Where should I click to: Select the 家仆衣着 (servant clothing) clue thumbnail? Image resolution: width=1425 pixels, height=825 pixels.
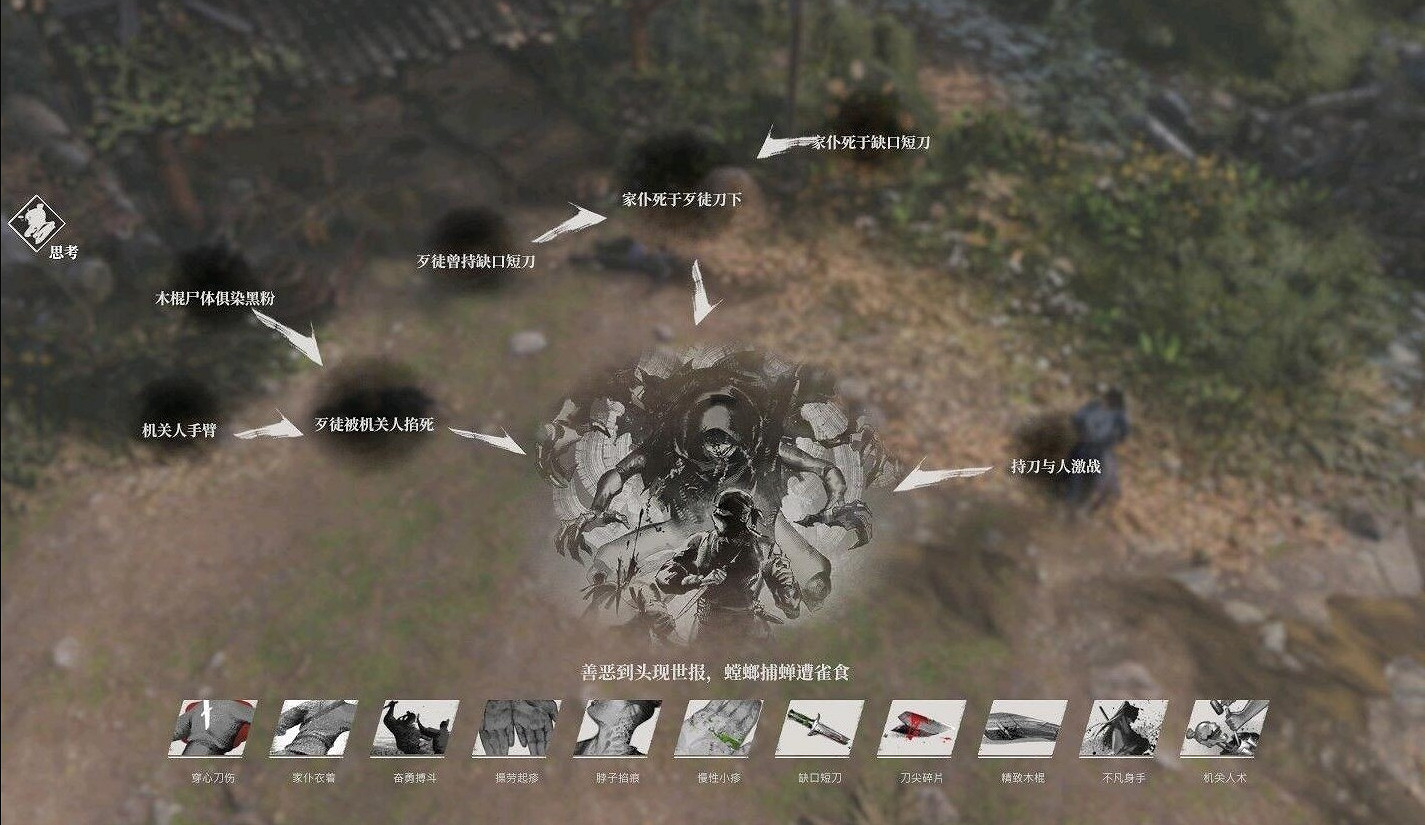[314, 735]
